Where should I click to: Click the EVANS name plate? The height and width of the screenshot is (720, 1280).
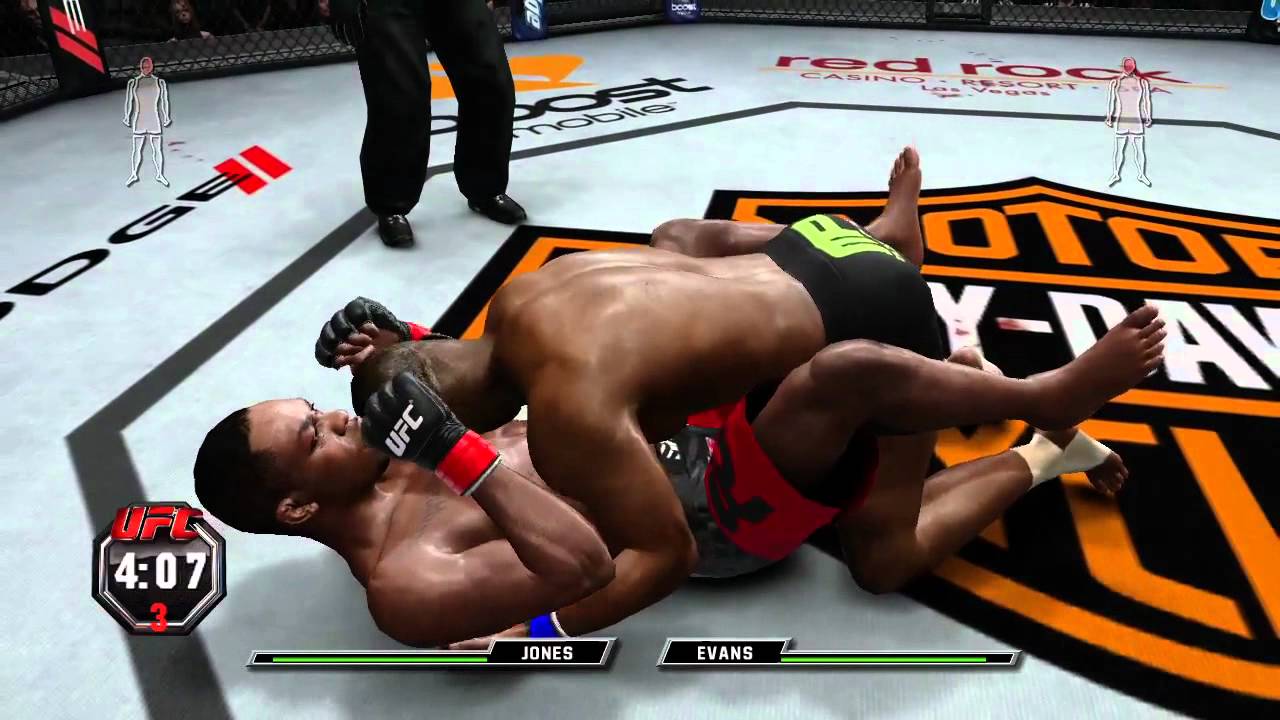(725, 653)
